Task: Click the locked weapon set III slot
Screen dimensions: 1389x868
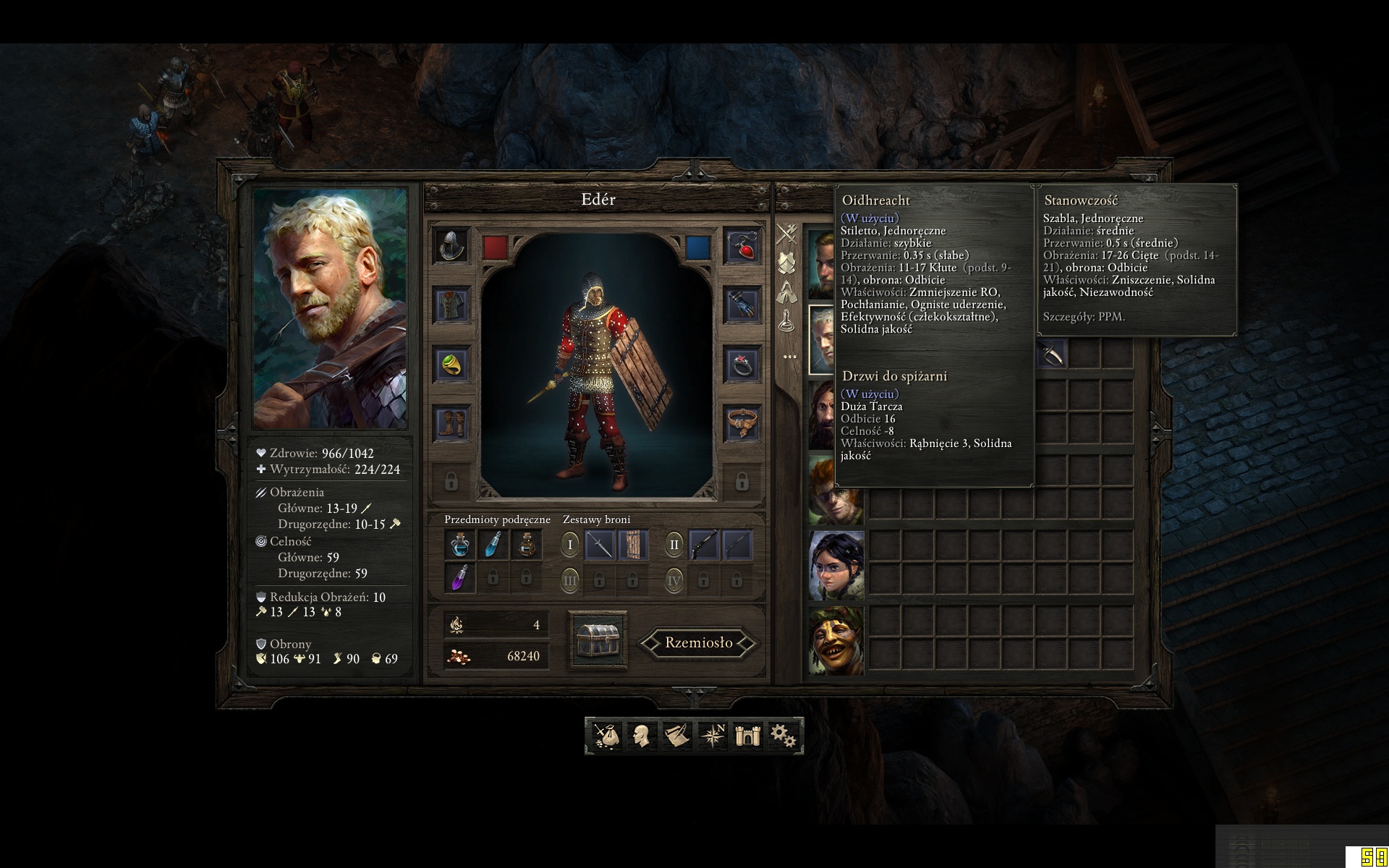Action: click(570, 580)
